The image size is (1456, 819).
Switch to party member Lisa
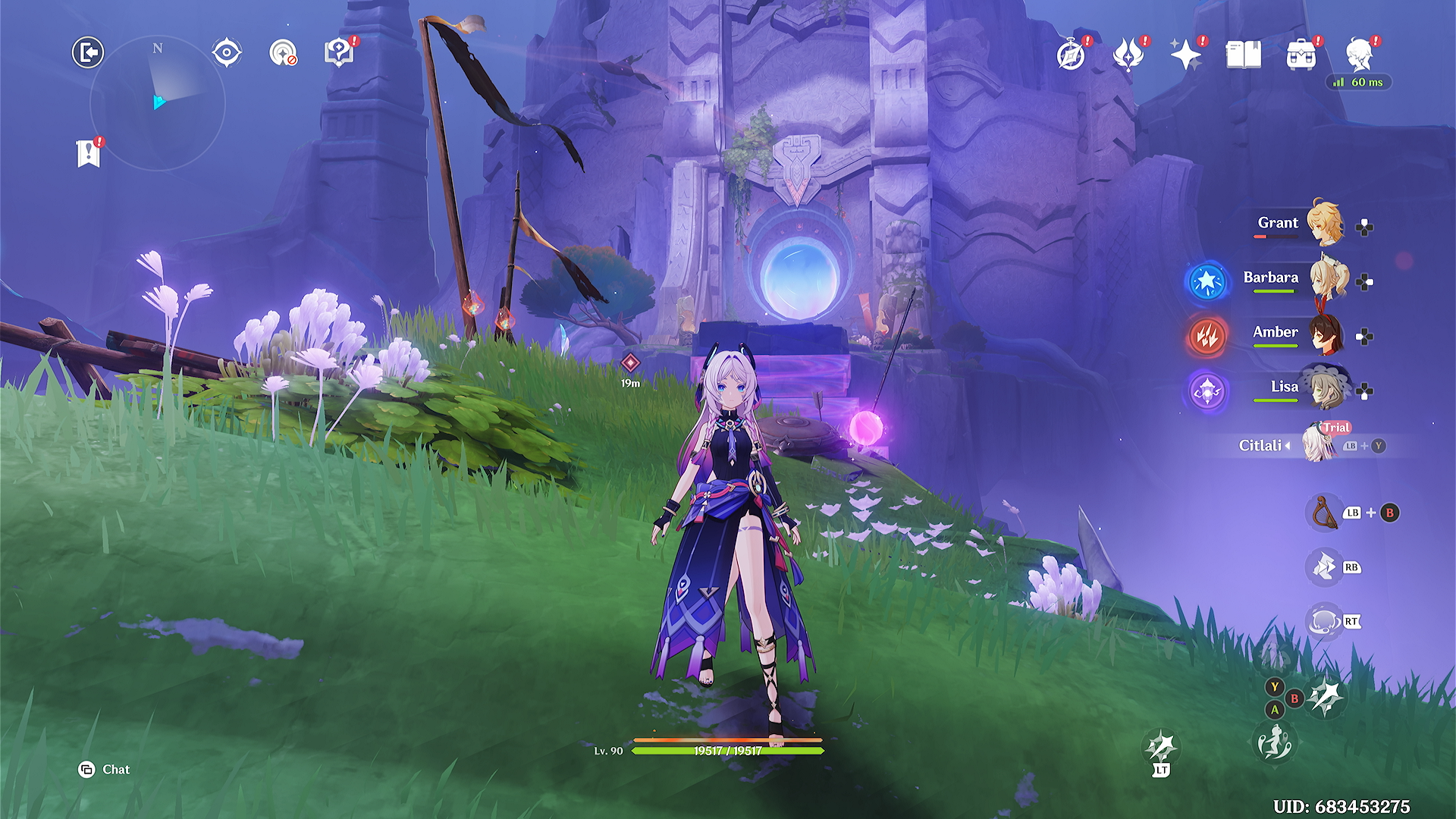(1326, 388)
